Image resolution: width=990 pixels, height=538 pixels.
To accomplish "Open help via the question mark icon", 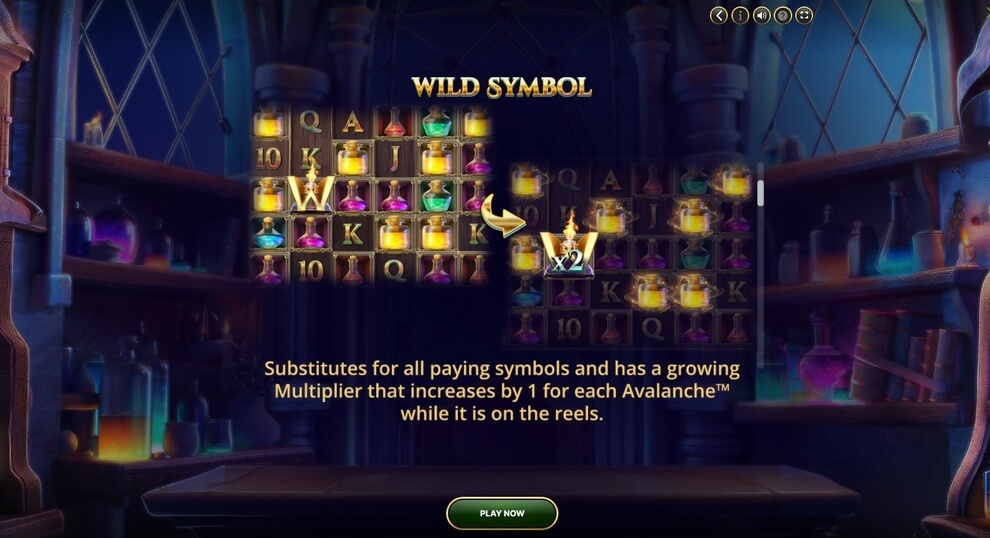I will pos(783,15).
